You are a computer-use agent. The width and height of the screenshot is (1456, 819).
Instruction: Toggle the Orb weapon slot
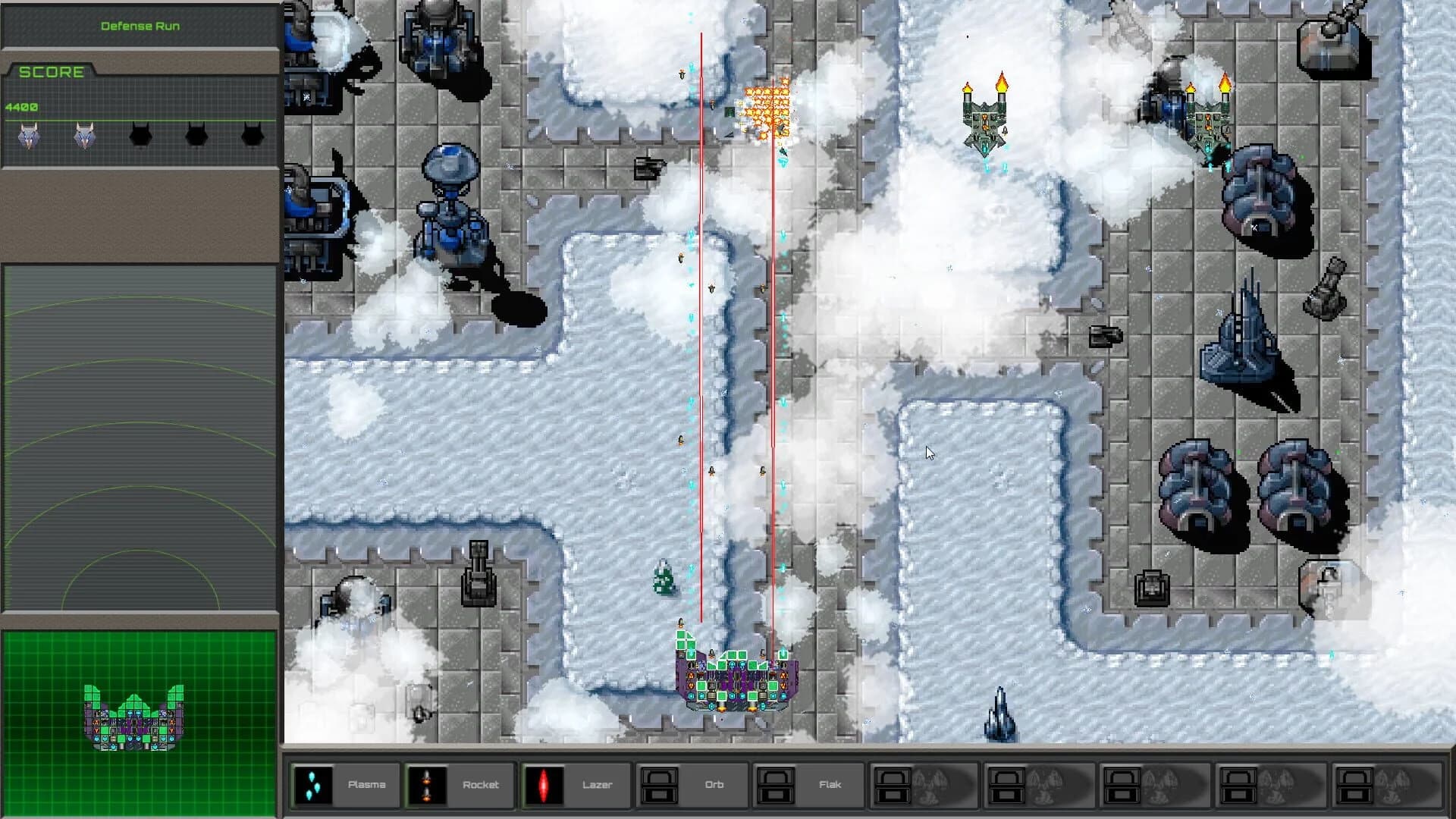point(658,785)
